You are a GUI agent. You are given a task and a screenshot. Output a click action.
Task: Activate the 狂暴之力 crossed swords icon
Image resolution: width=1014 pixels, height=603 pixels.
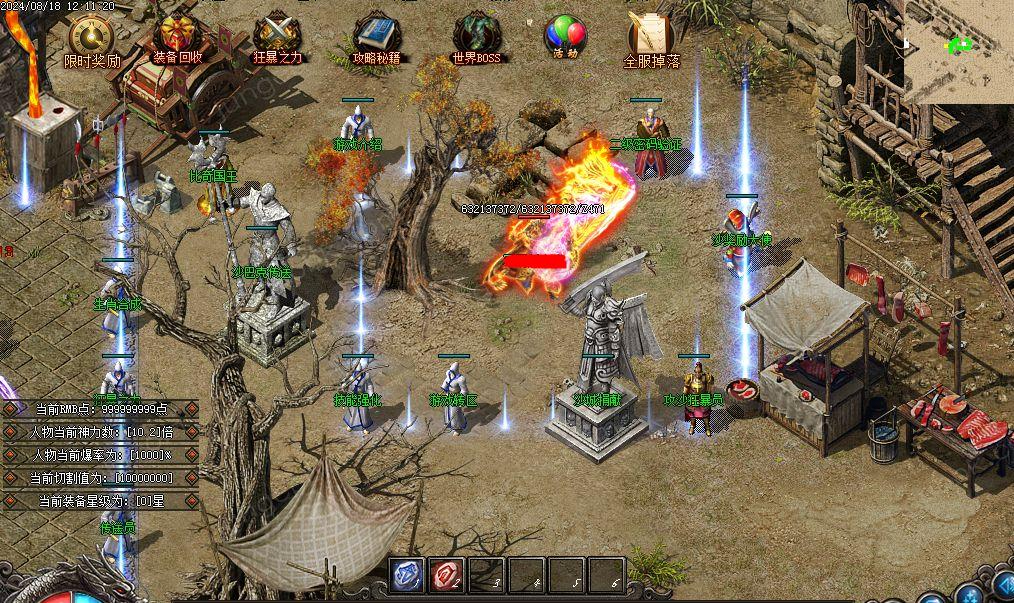click(276, 38)
